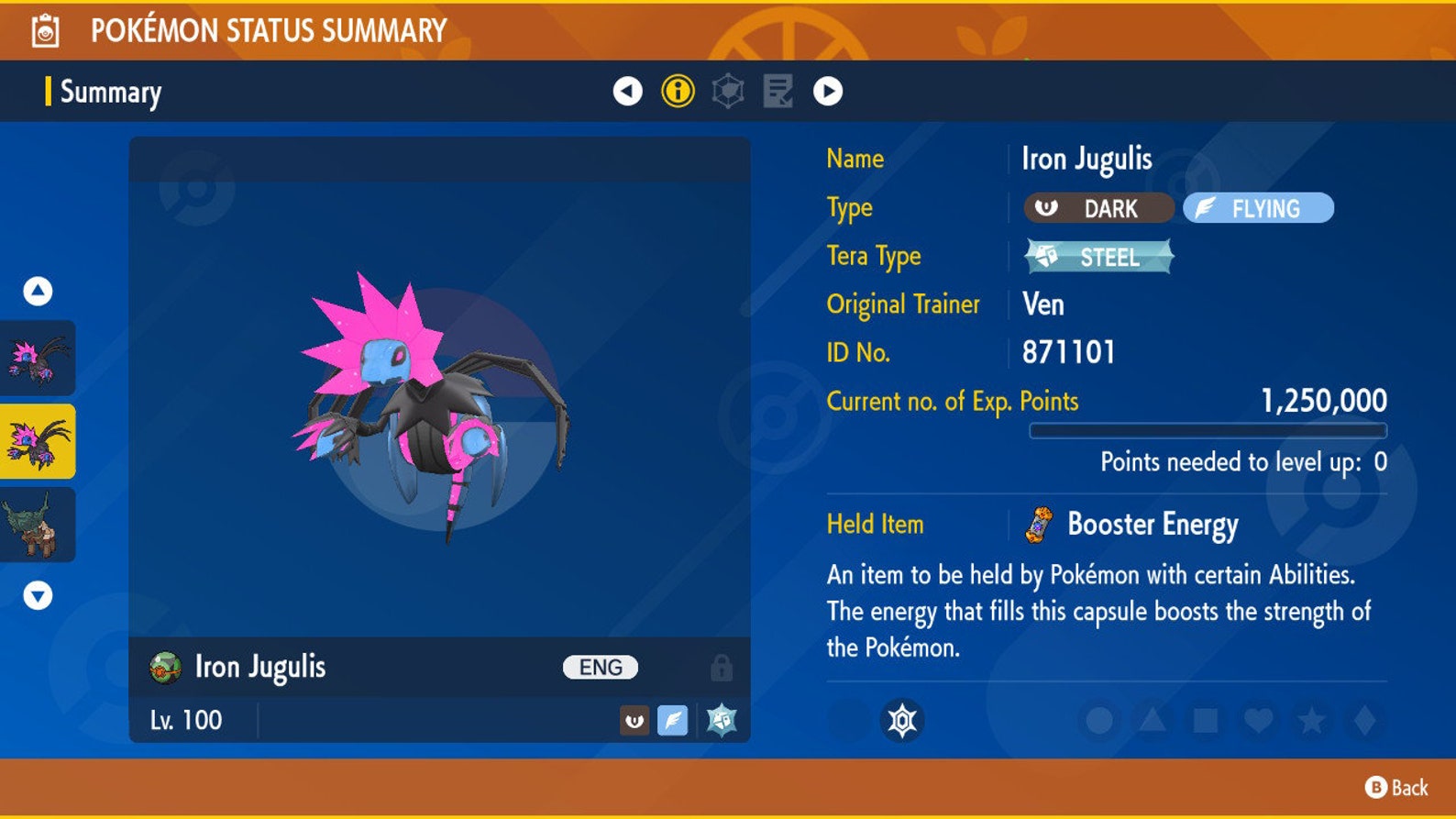
Task: Switch to the Summary tab
Action: 109,93
